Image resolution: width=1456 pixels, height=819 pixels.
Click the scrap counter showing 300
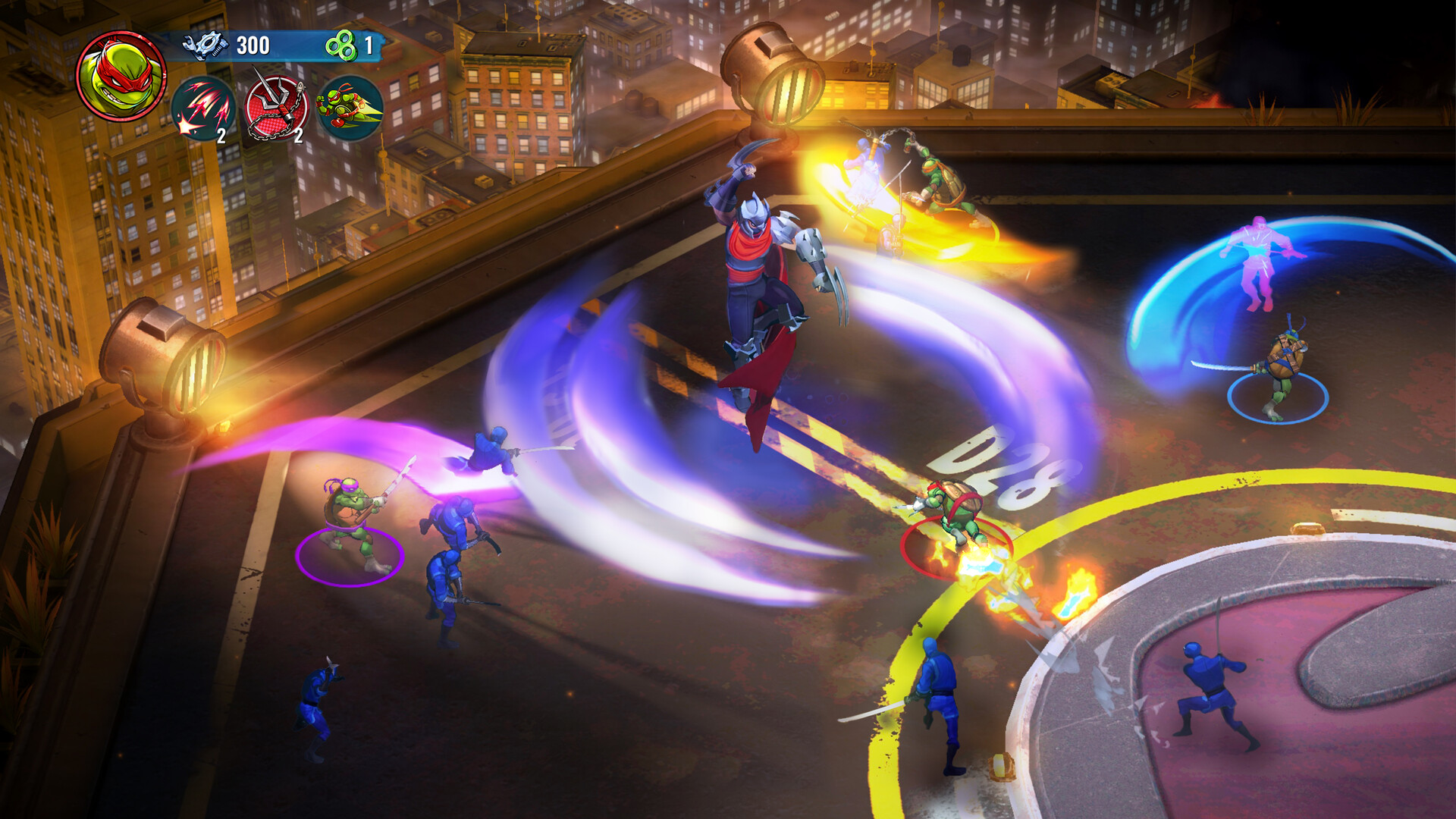click(253, 44)
